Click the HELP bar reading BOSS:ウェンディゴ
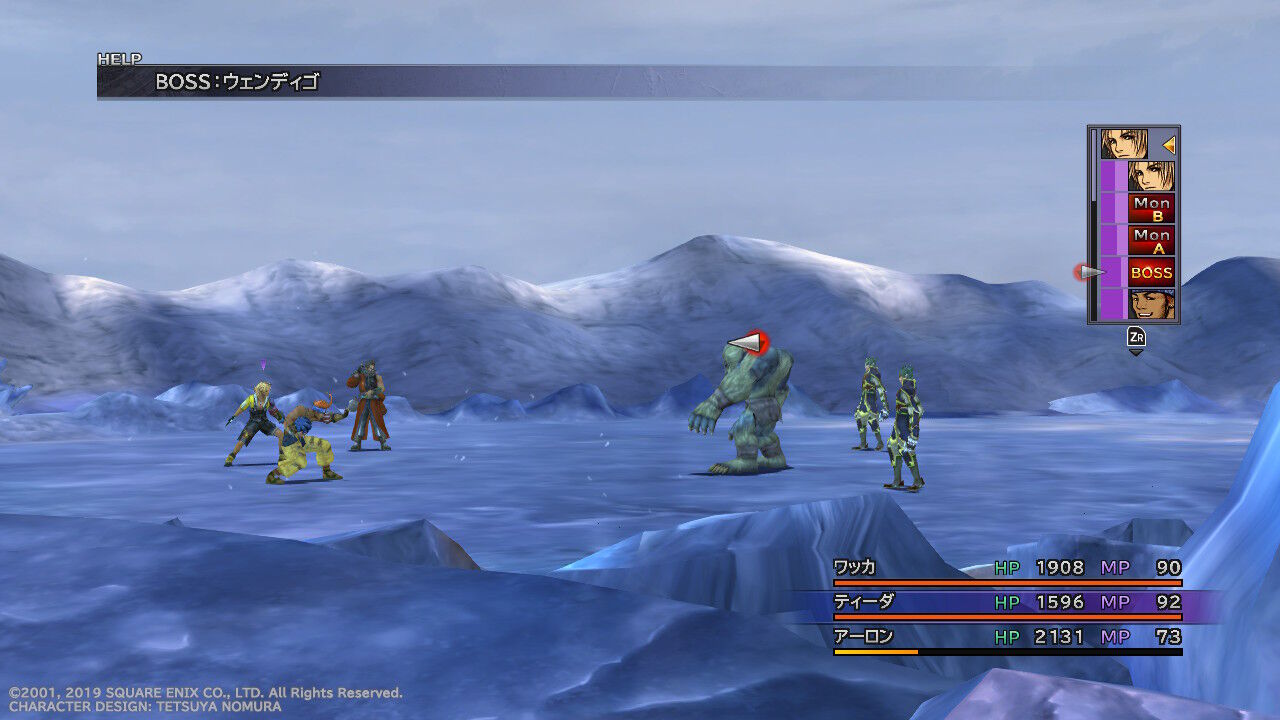This screenshot has width=1280, height=720. pyautogui.click(x=600, y=82)
